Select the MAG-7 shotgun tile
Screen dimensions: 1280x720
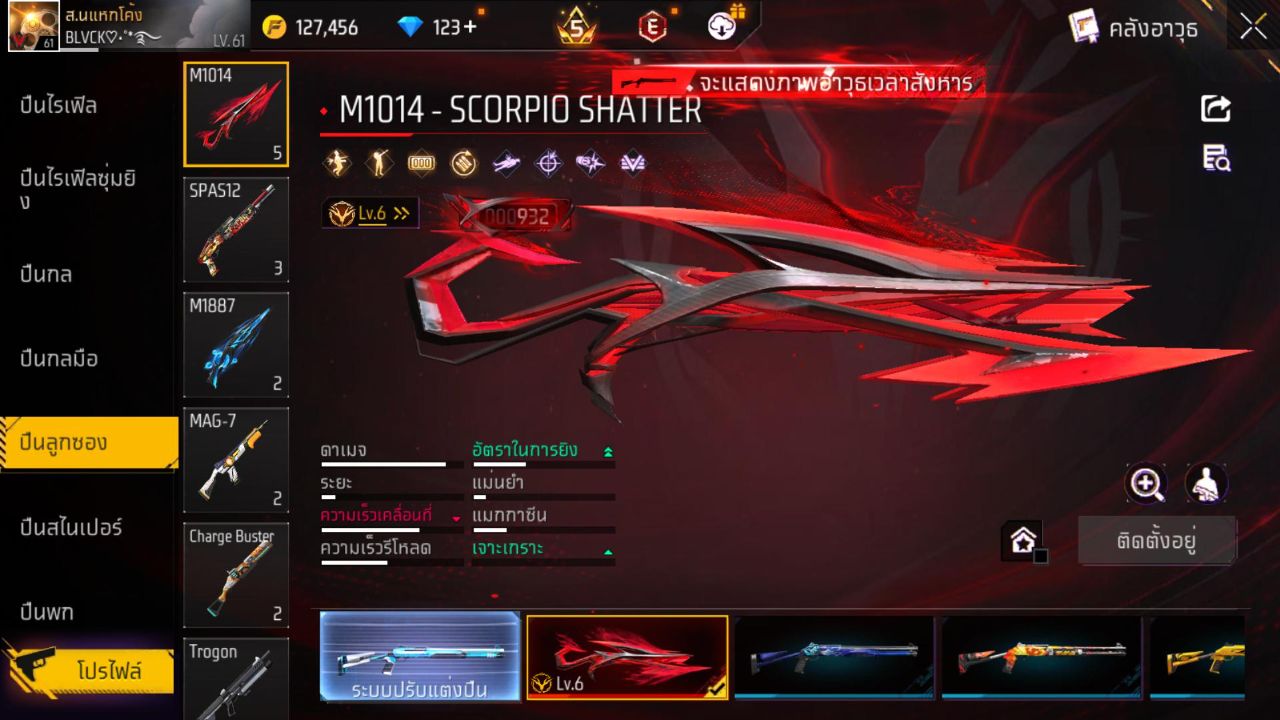[x=236, y=459]
